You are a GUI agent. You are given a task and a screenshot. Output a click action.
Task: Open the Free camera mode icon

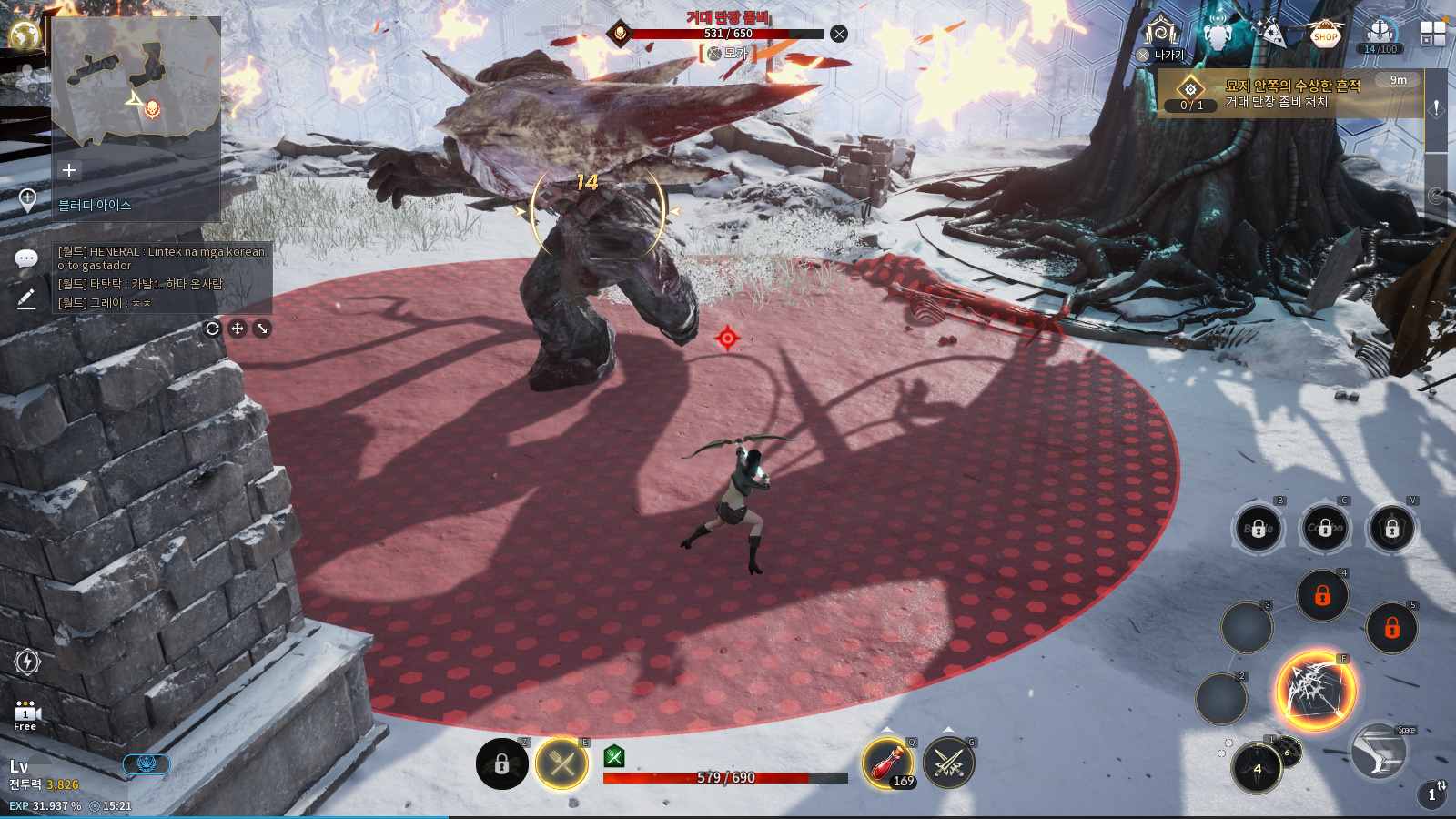click(25, 715)
